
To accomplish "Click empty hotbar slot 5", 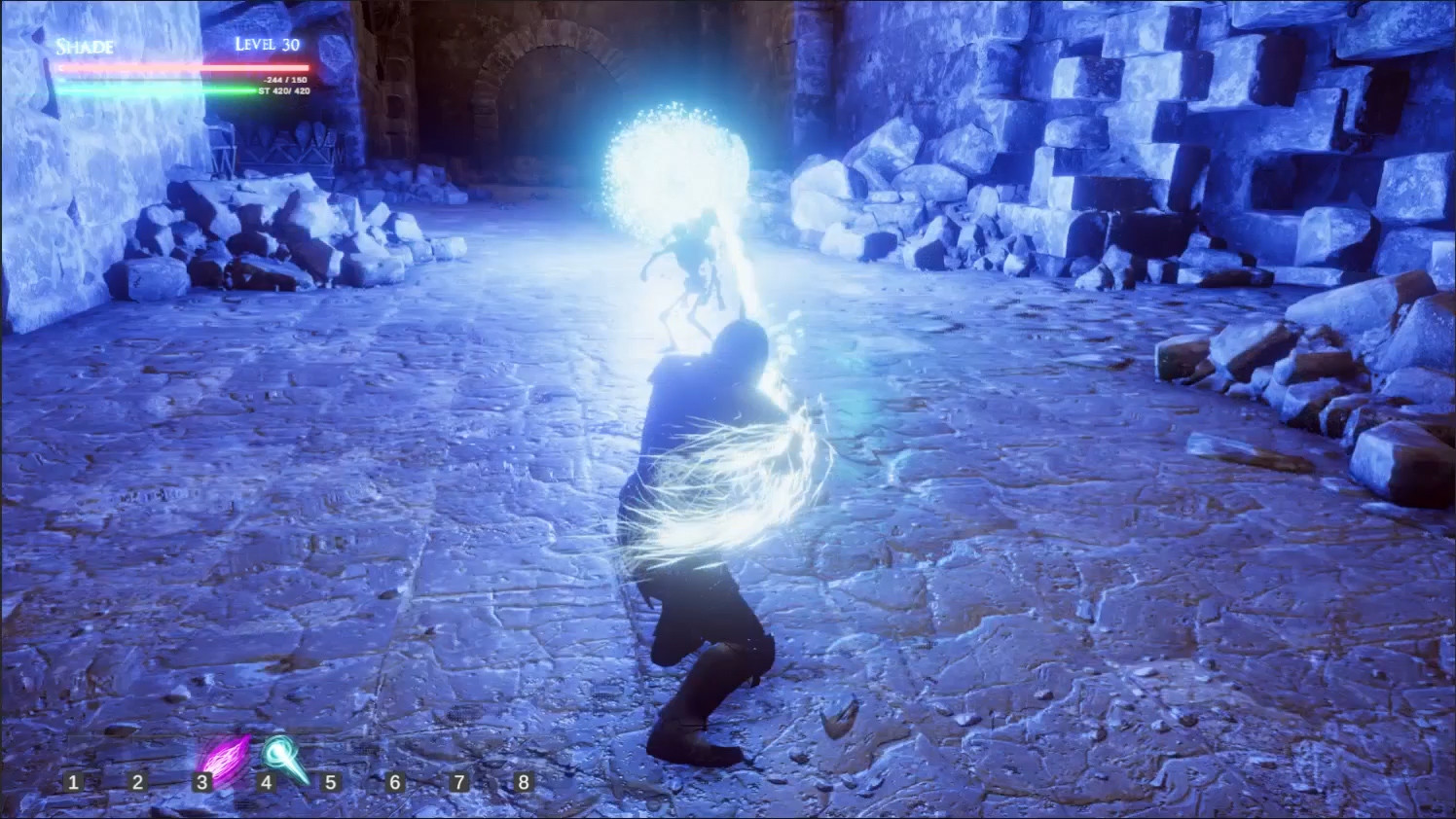I will coord(331,780).
